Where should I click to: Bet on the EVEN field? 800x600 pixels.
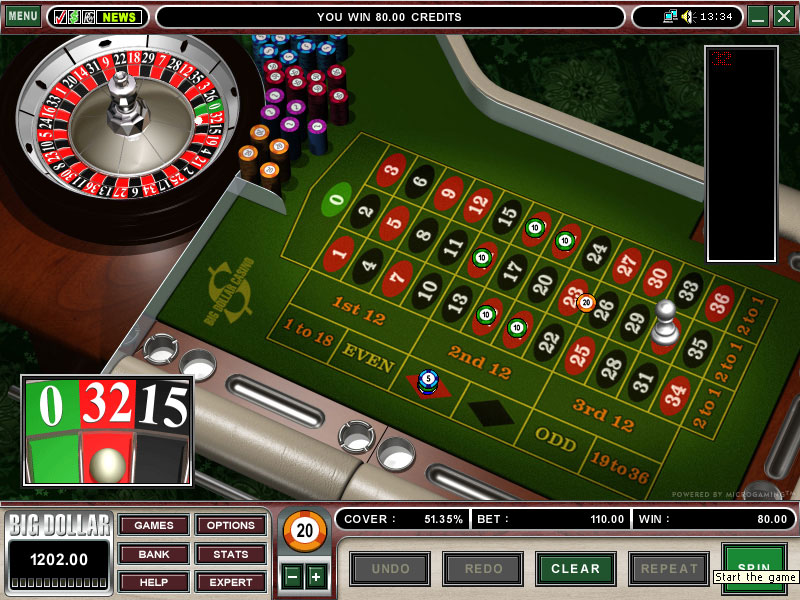[368, 358]
